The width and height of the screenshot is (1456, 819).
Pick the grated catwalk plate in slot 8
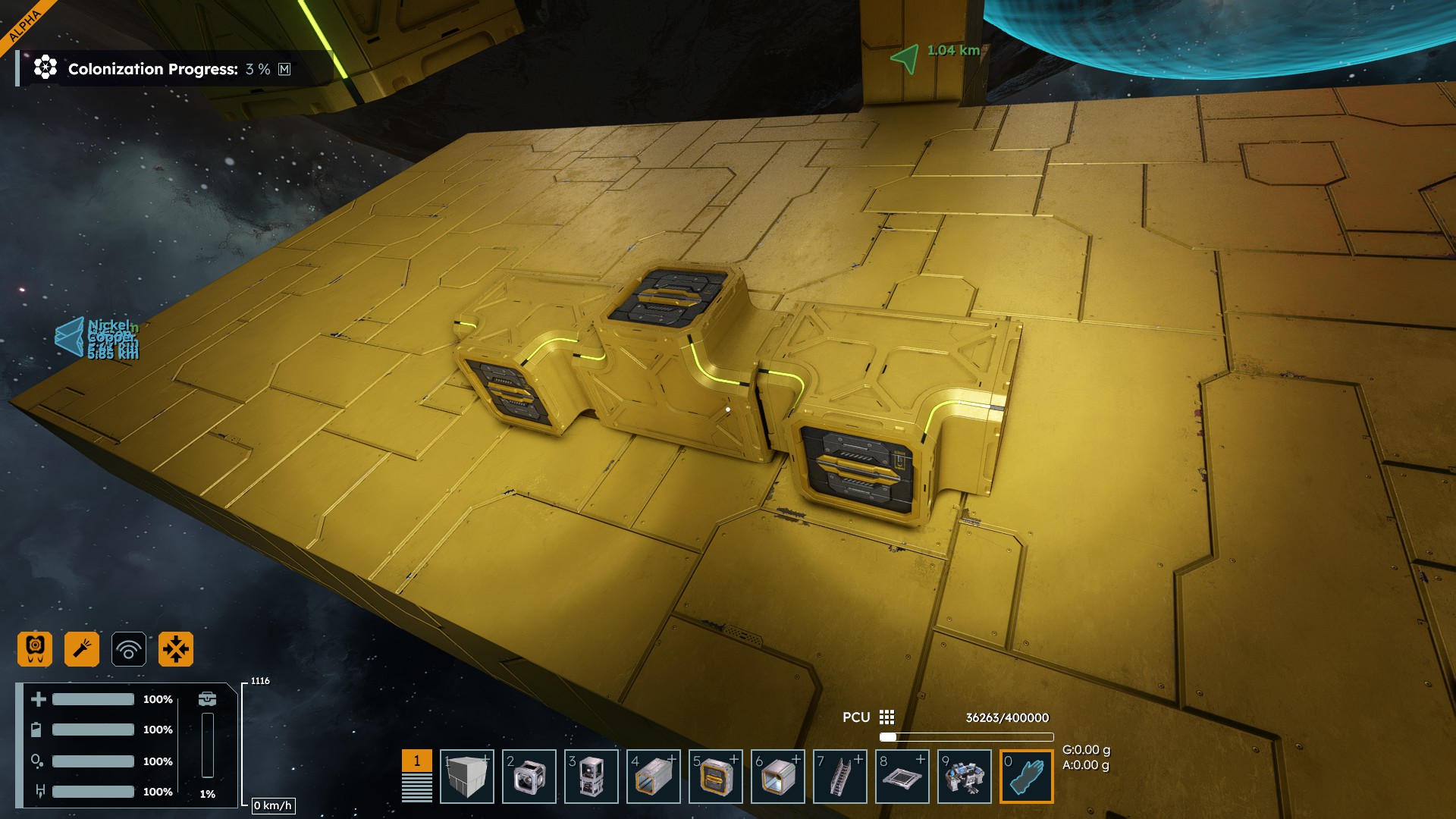tap(902, 777)
